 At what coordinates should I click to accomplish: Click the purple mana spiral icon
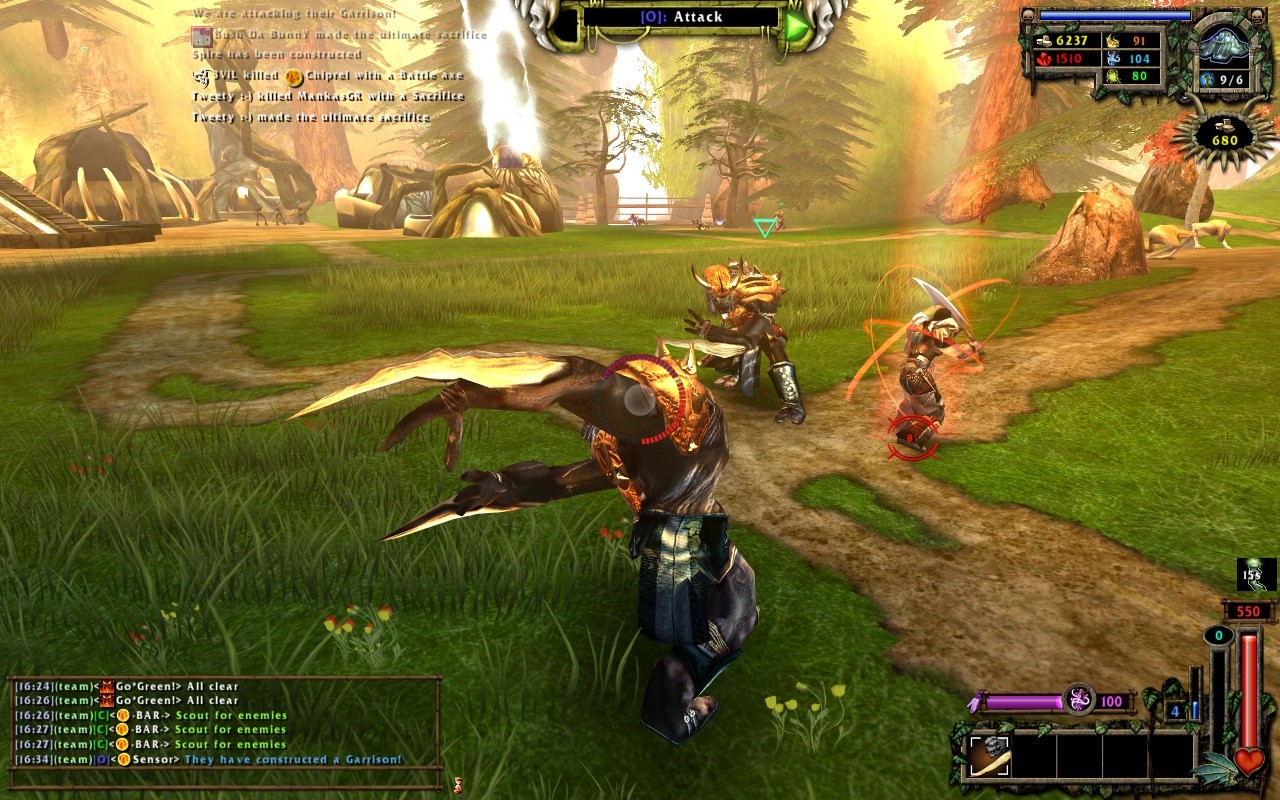coord(1079,699)
